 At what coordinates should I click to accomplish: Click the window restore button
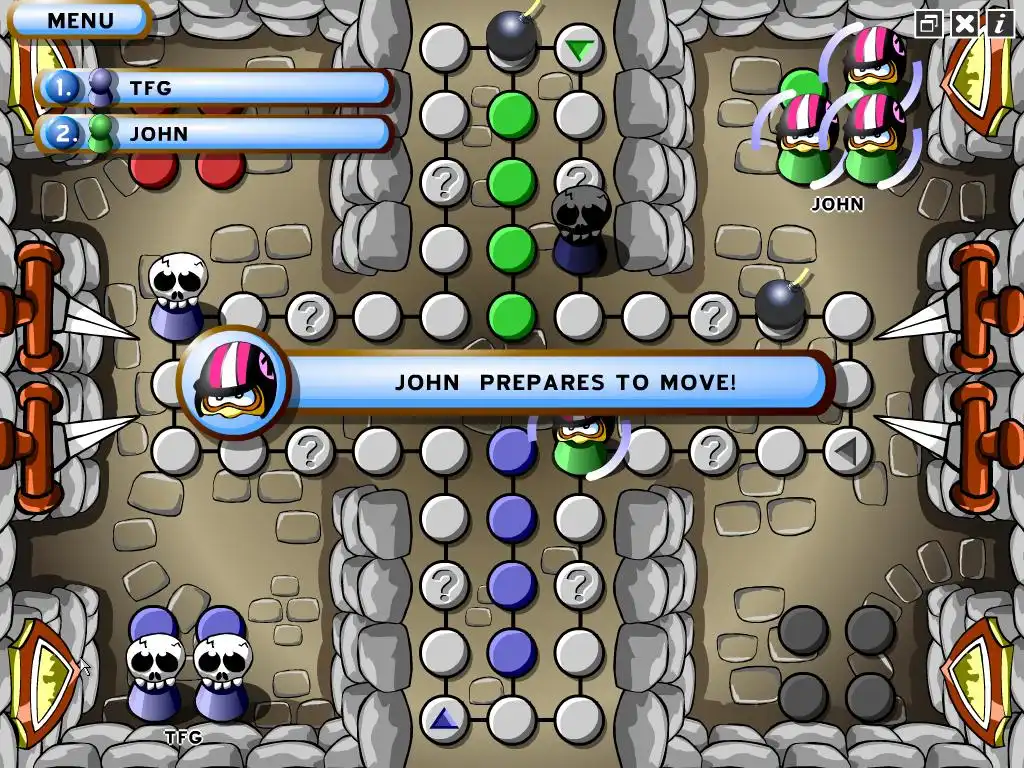click(x=930, y=23)
